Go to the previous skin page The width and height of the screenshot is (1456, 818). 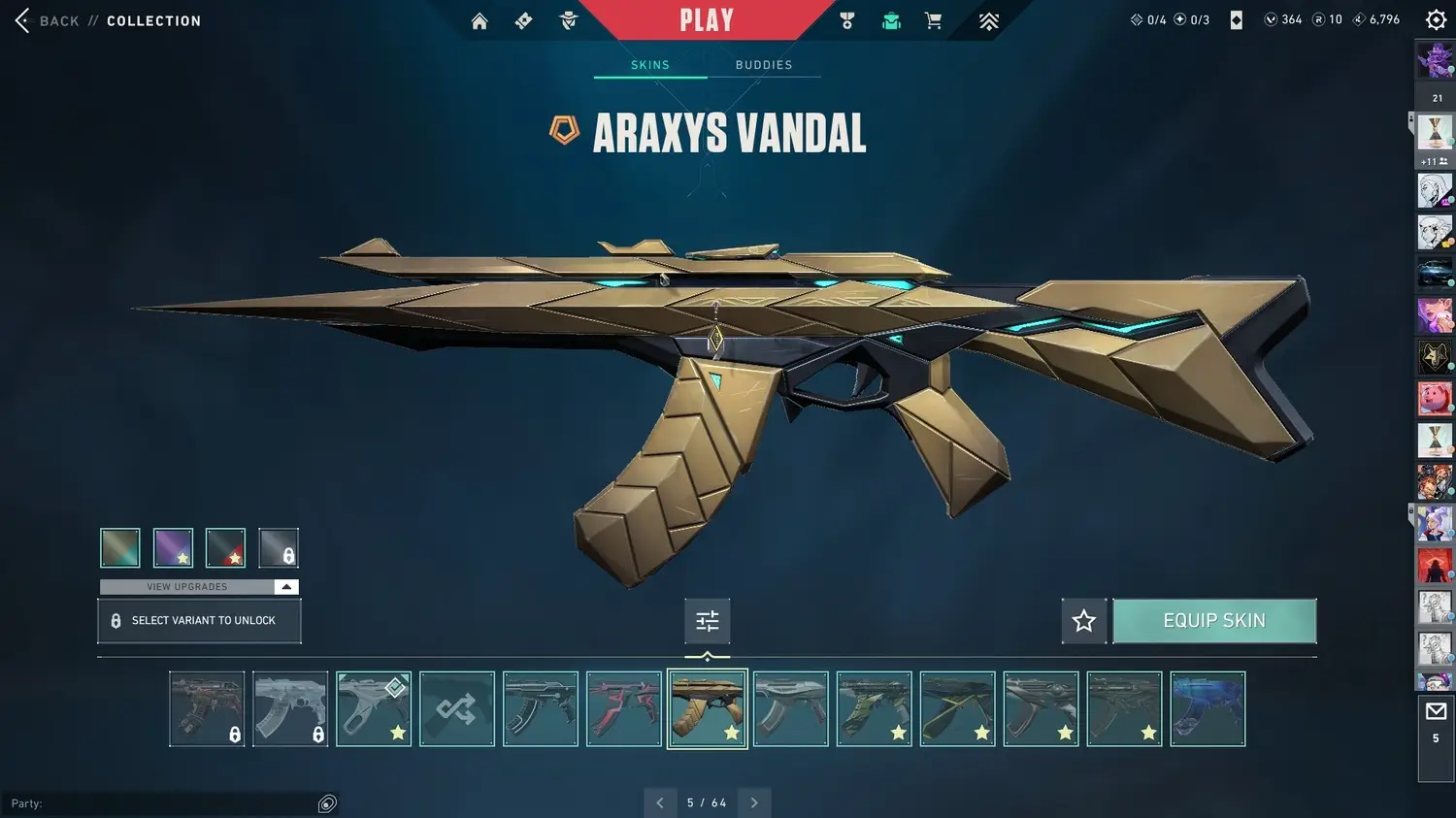660,802
